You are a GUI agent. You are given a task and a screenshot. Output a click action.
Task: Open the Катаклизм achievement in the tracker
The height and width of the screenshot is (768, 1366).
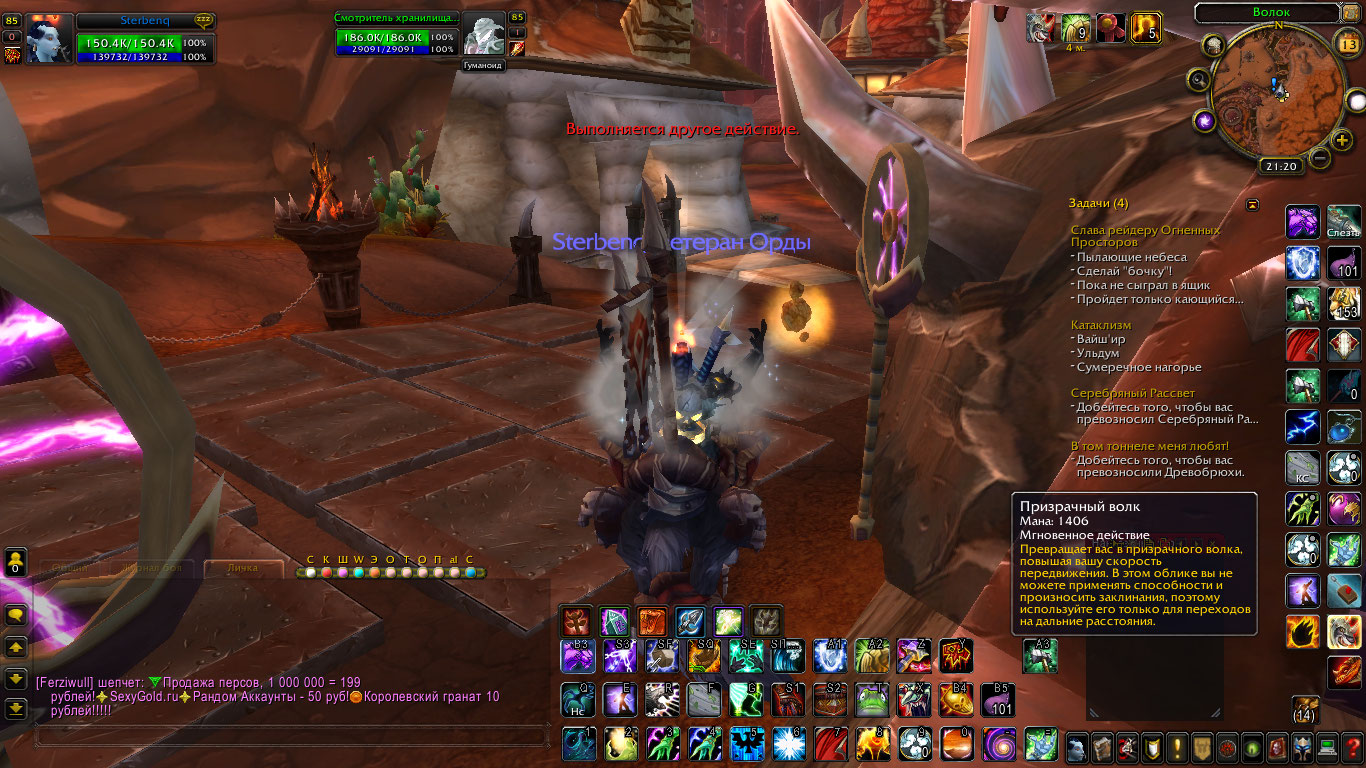point(1101,325)
